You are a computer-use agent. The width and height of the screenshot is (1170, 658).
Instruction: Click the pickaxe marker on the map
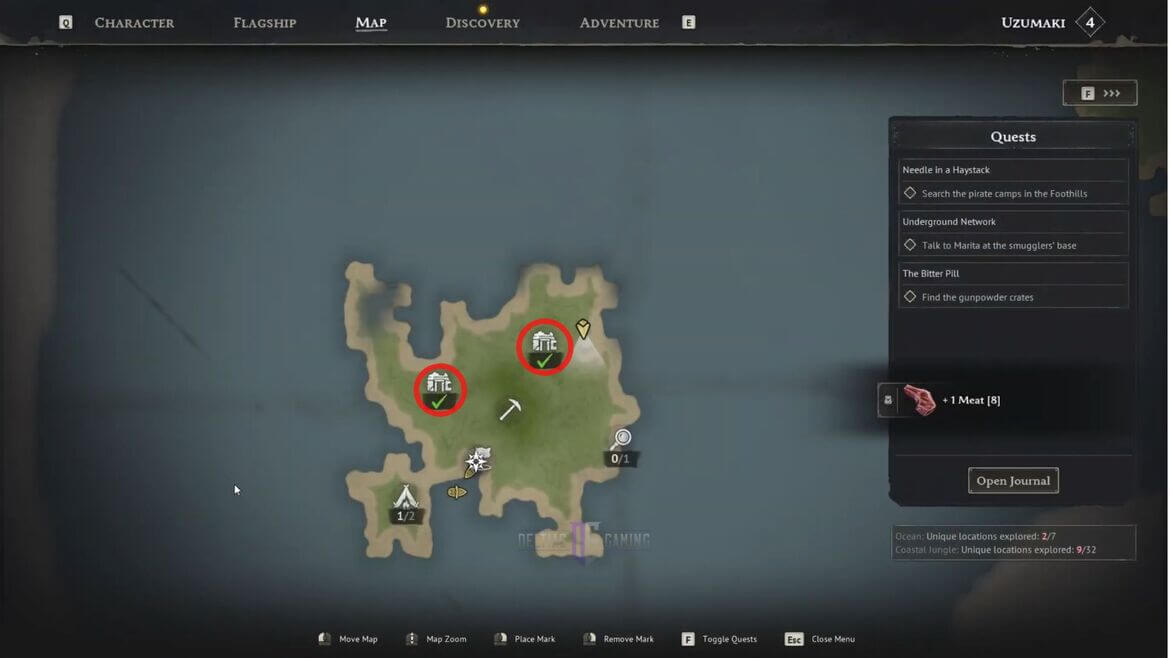point(510,409)
